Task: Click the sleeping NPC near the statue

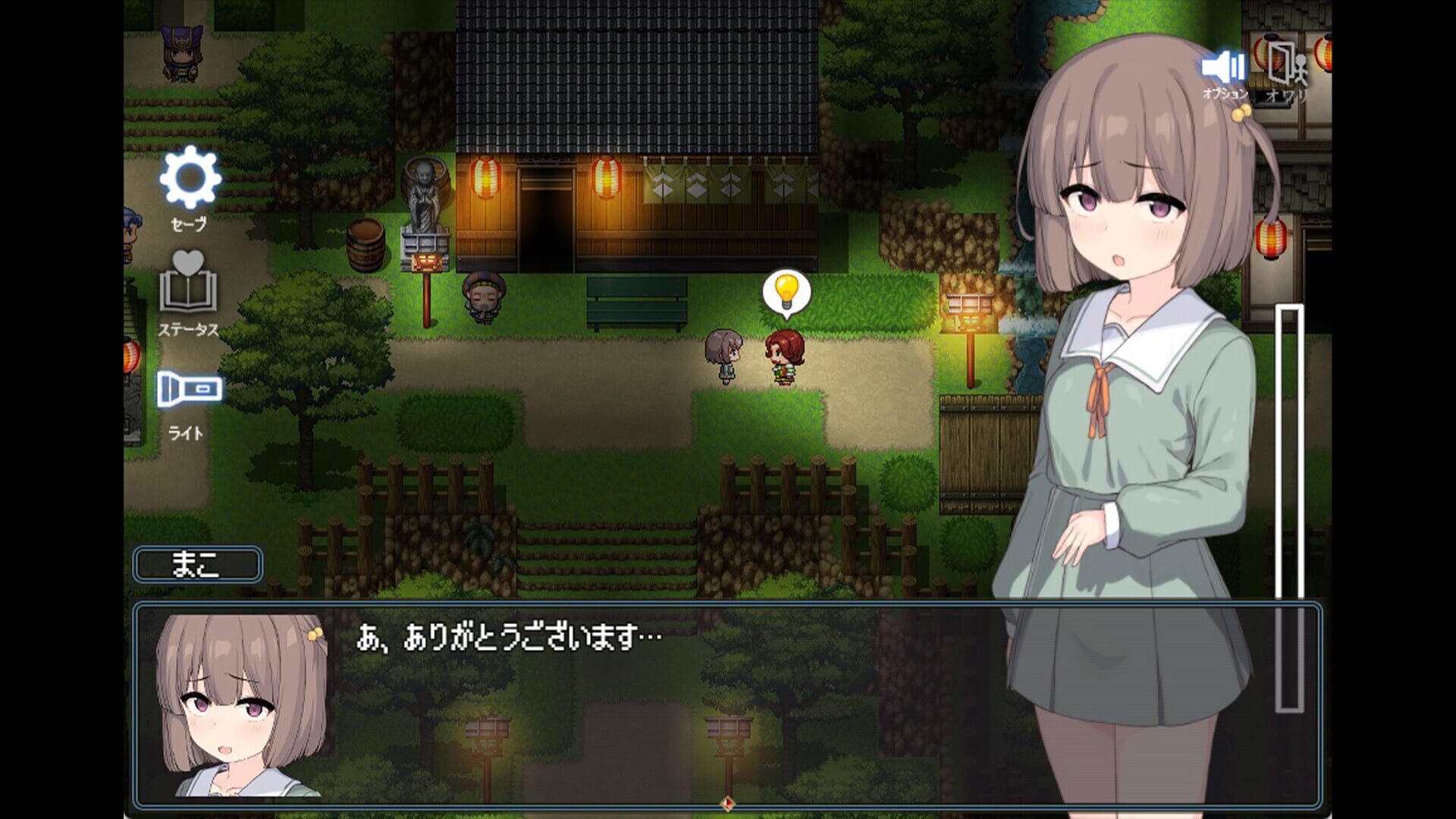Action: (484, 297)
